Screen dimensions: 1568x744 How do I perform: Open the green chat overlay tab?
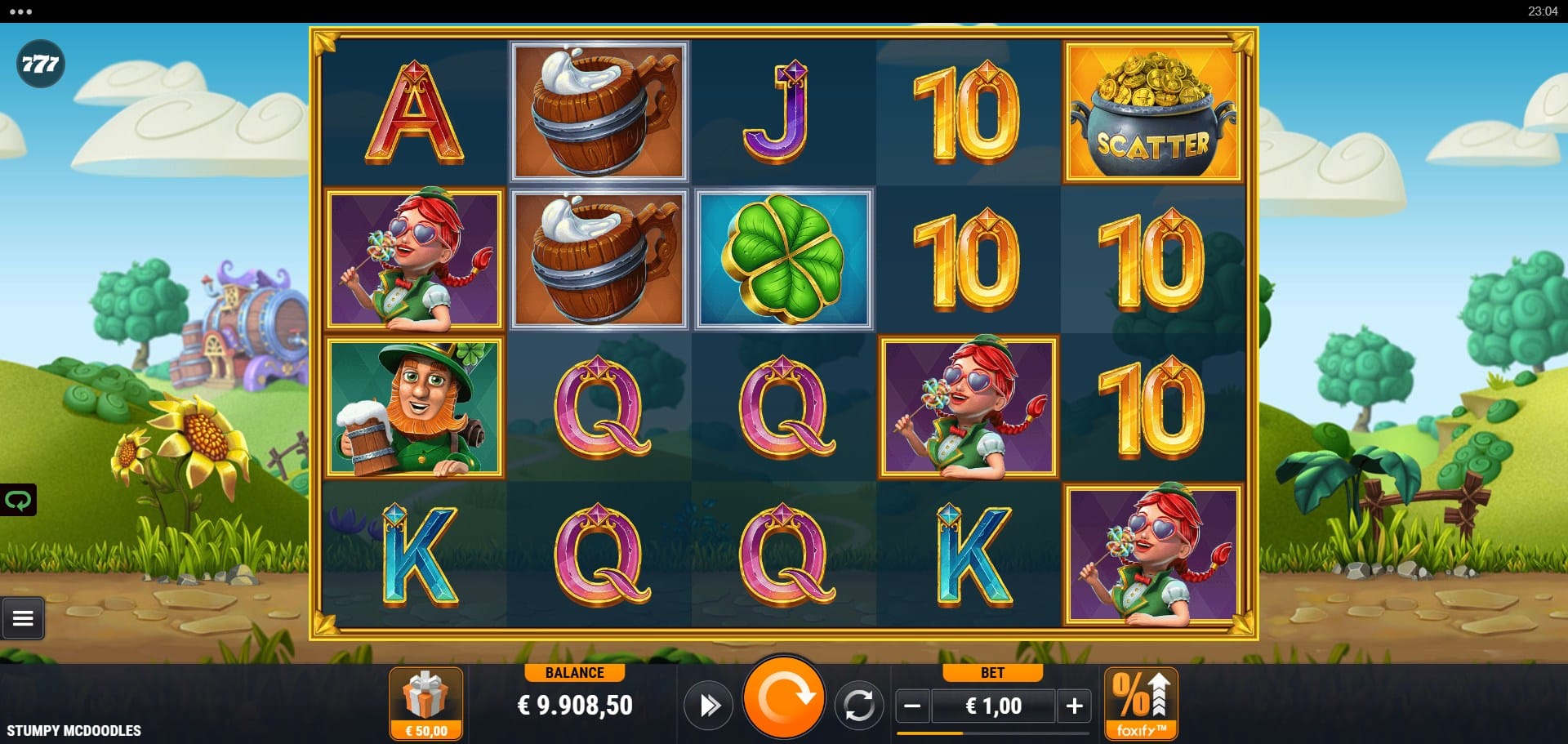(18, 500)
